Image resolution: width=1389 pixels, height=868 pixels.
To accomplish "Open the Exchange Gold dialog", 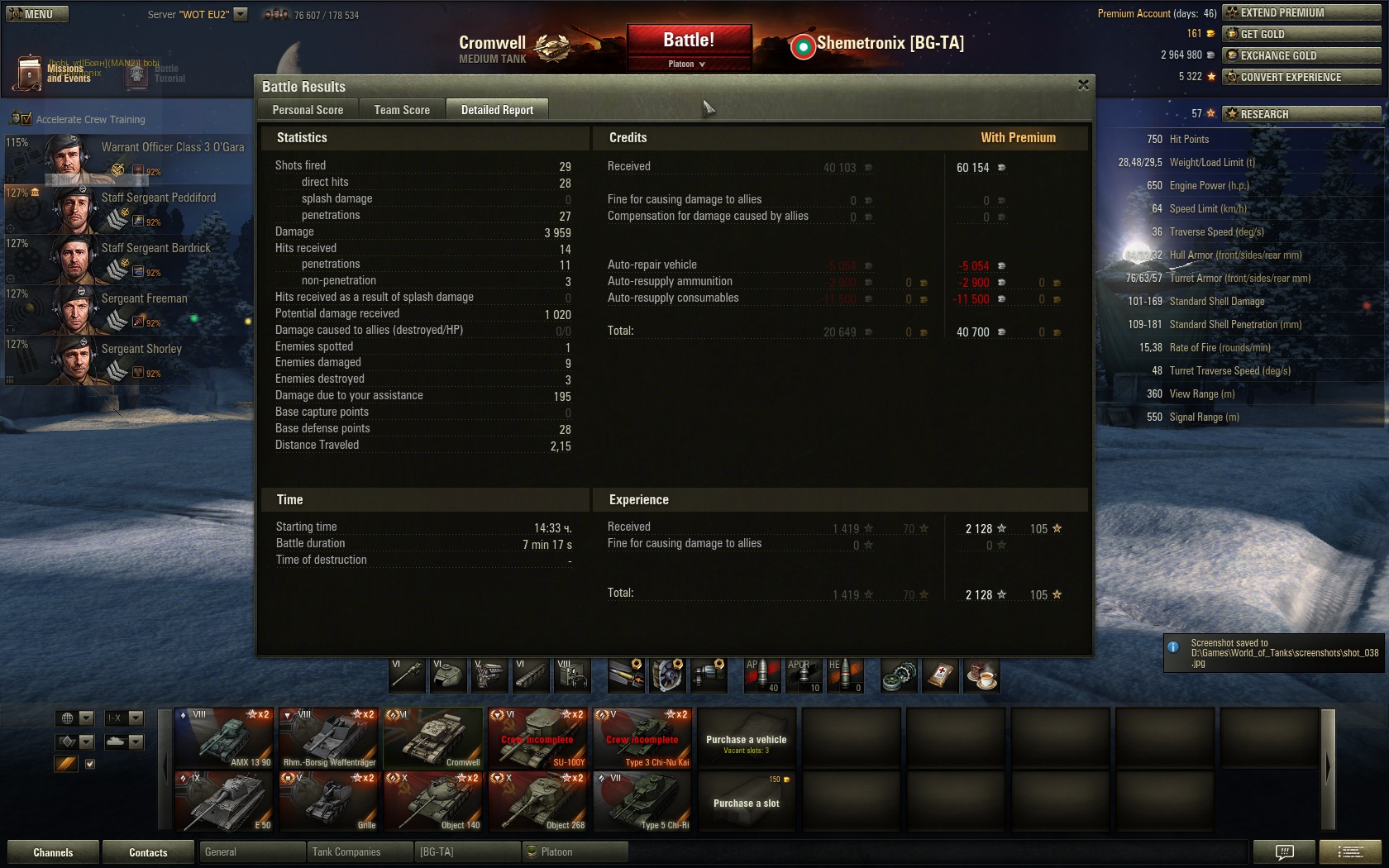I will click(1301, 55).
